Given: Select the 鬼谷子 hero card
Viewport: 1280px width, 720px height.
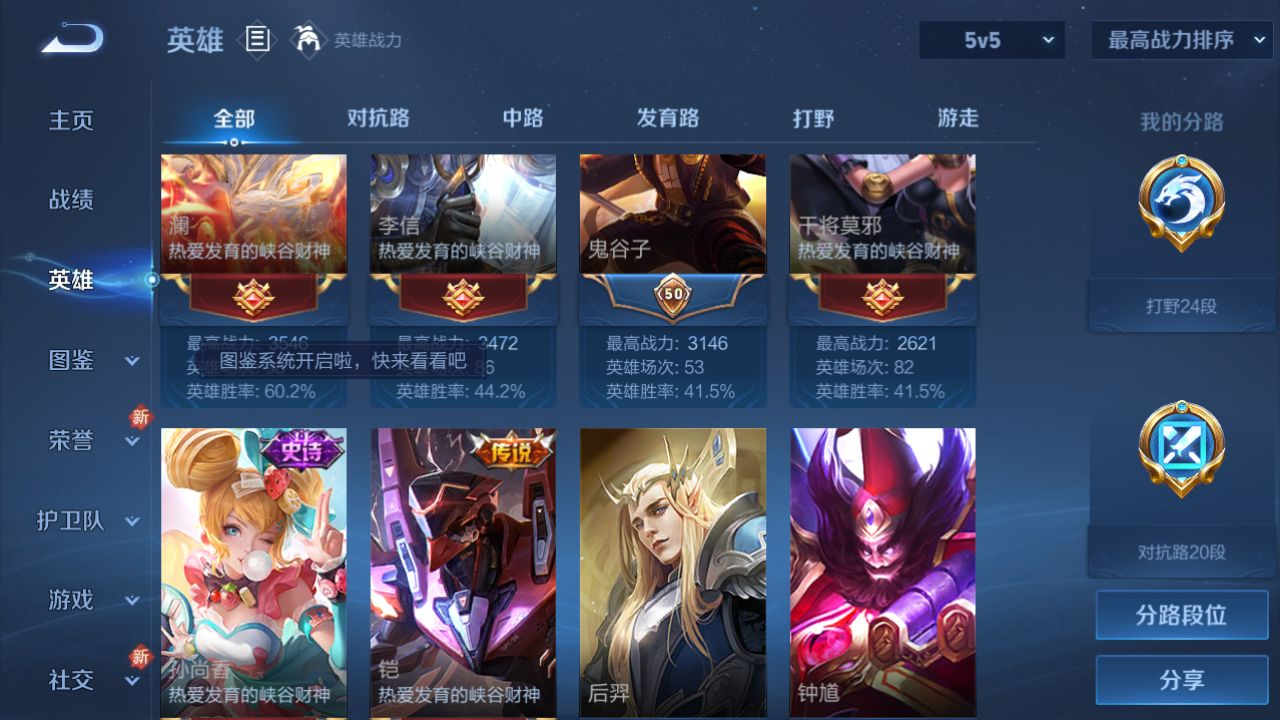Looking at the screenshot, I should 673,280.
